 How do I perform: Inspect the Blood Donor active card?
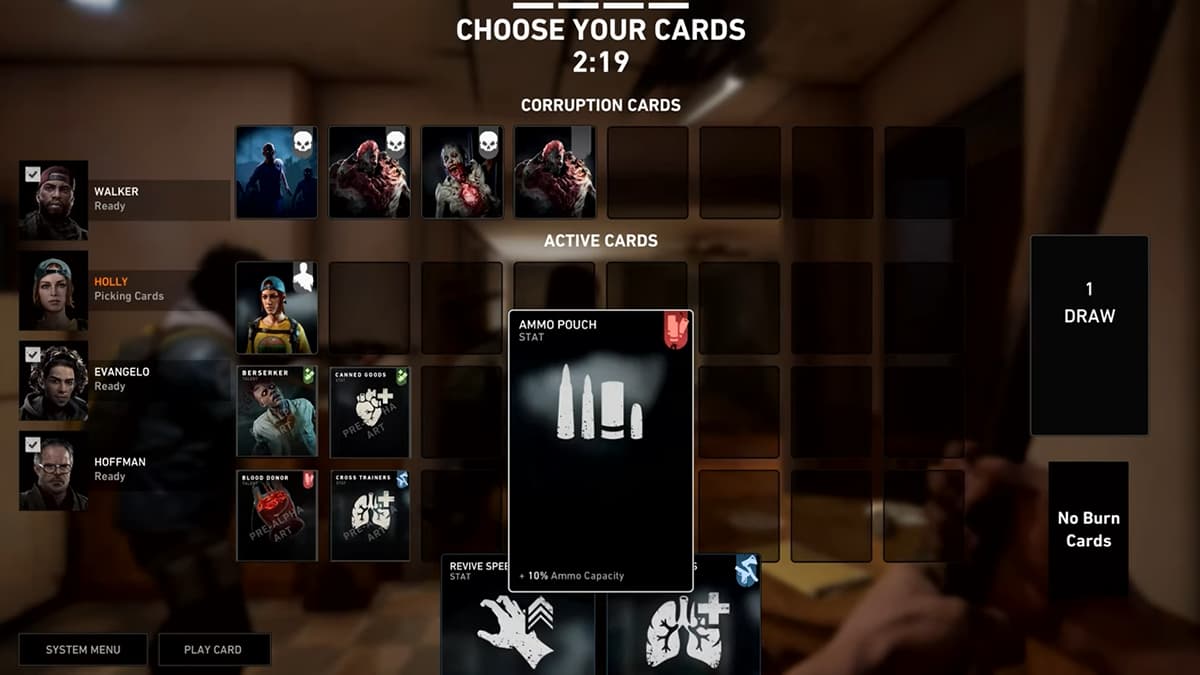coord(277,515)
